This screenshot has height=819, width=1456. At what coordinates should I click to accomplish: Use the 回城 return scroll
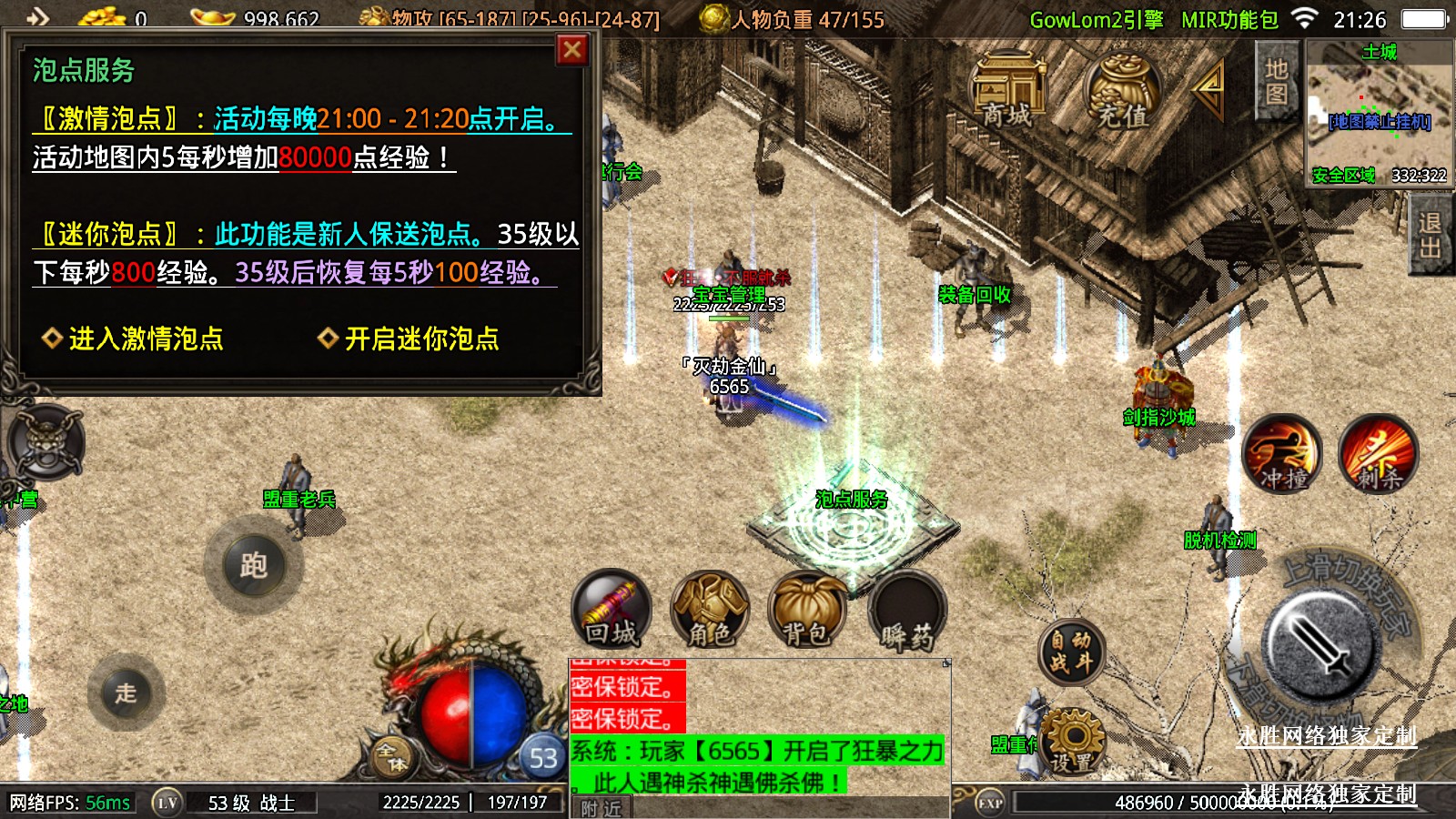[611, 610]
